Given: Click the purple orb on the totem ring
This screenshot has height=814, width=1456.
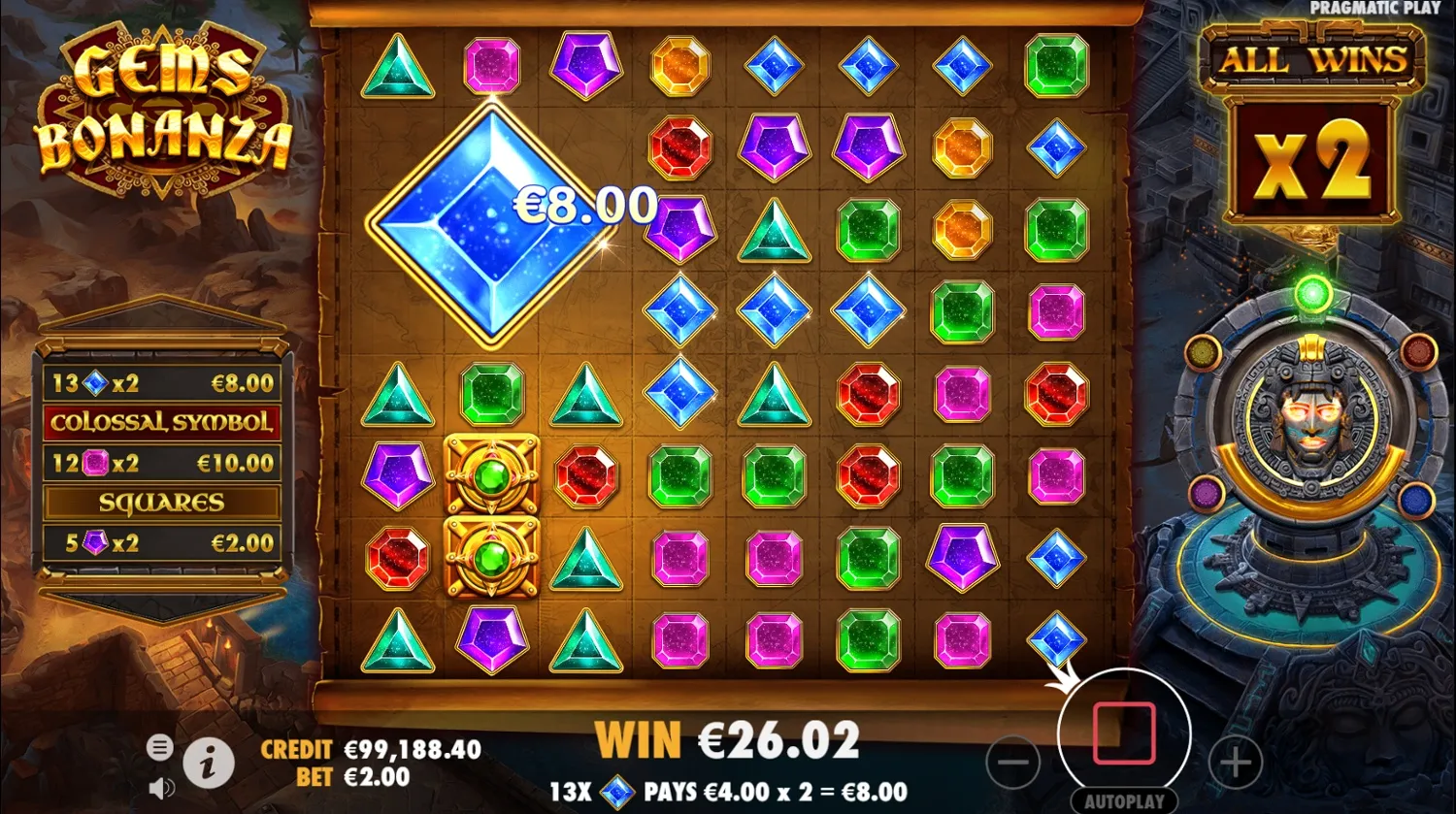Looking at the screenshot, I should [1208, 494].
